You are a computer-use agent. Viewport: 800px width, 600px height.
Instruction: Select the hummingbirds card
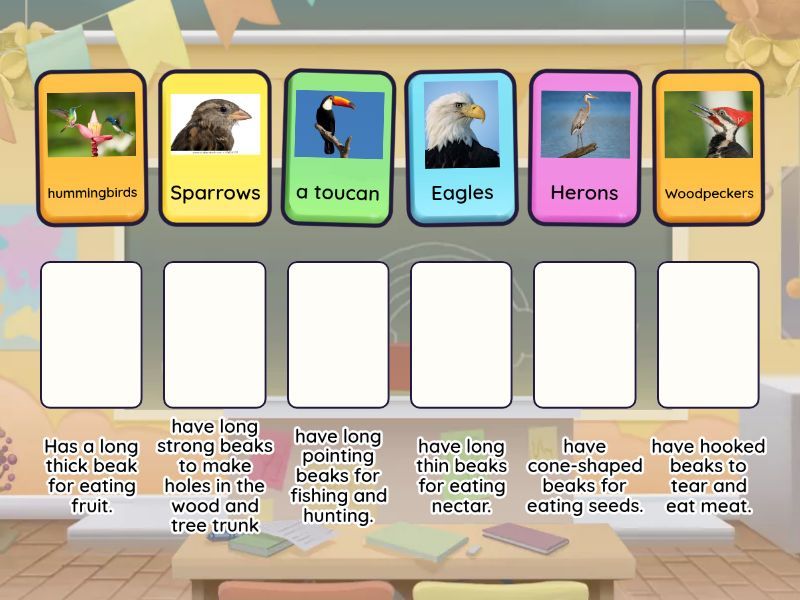click(x=91, y=147)
